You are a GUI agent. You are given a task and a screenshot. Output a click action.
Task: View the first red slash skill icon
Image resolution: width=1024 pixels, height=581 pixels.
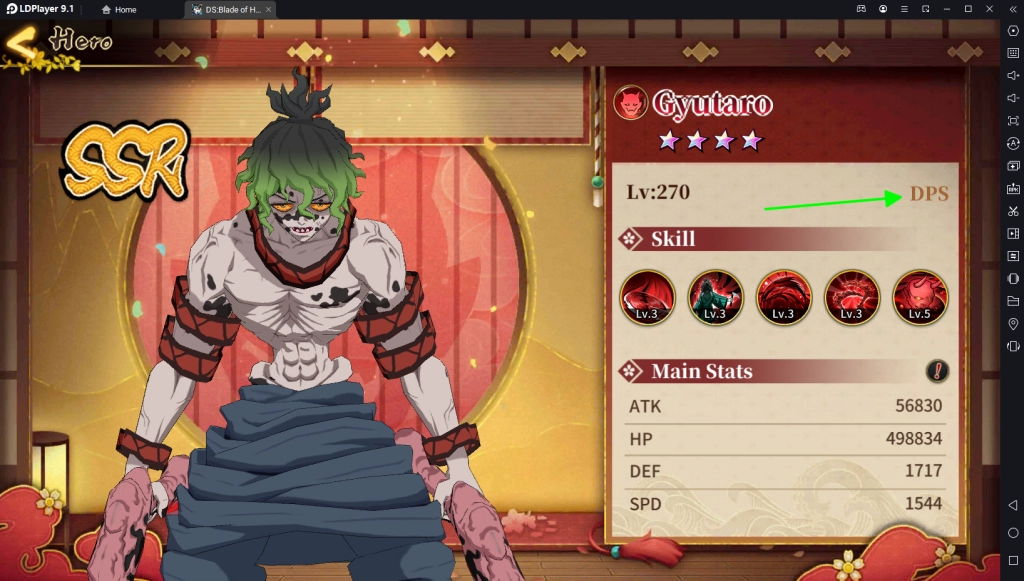(647, 297)
